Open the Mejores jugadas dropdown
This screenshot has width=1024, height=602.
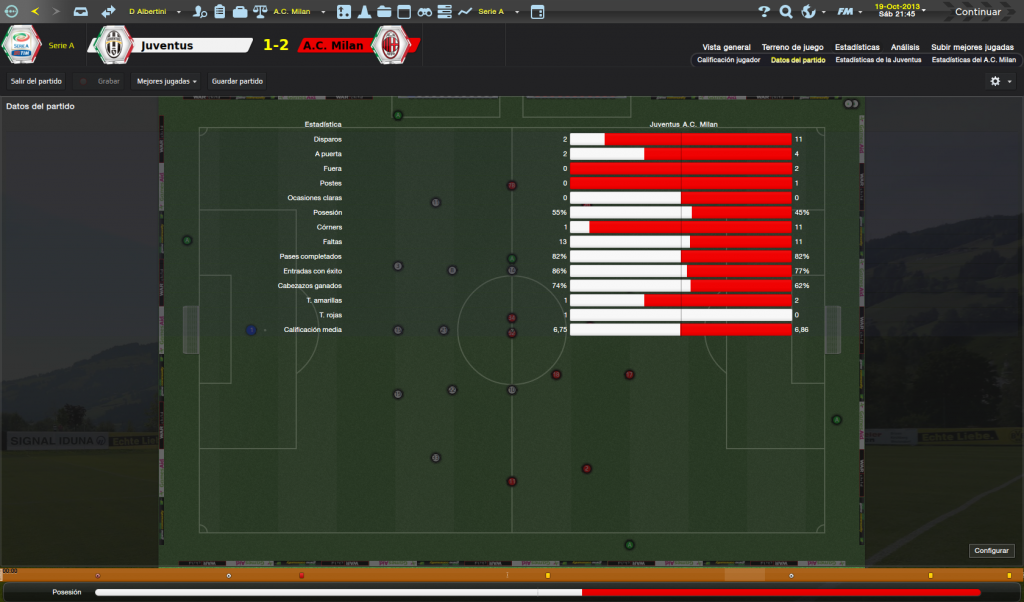pyautogui.click(x=166, y=81)
